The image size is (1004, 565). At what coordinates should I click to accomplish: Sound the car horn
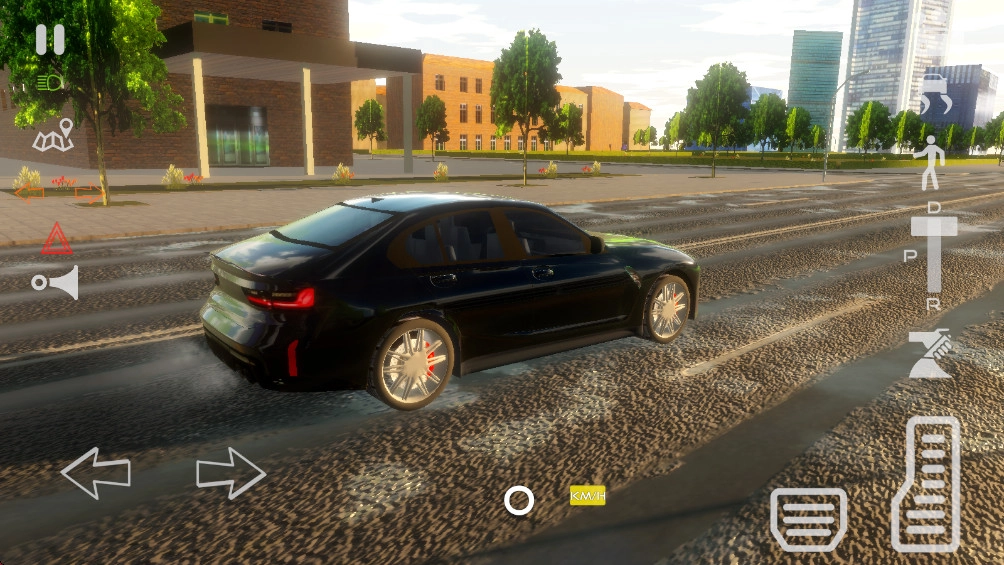coord(55,283)
